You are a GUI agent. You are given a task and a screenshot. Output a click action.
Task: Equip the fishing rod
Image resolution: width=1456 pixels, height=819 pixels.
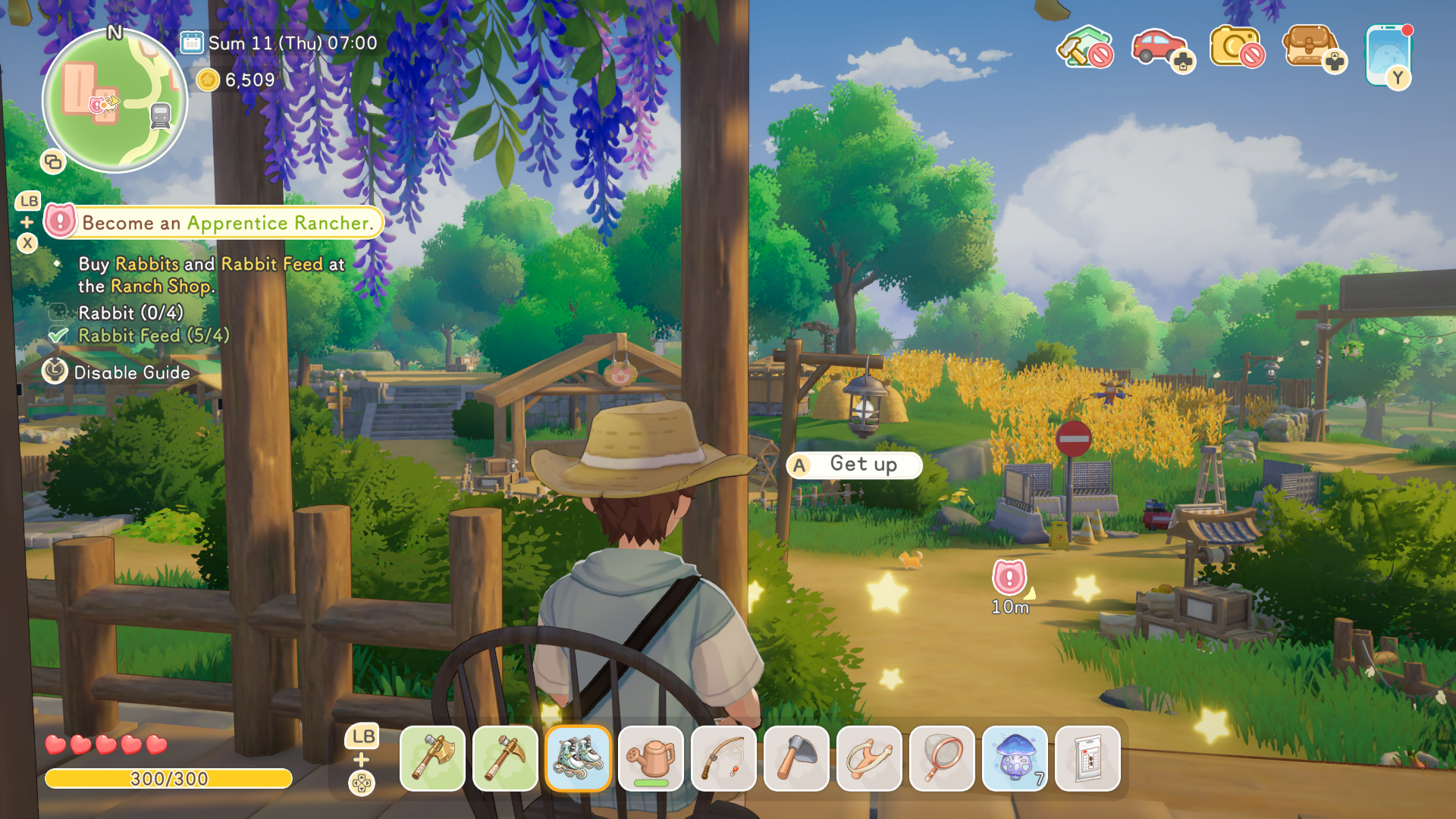723,758
